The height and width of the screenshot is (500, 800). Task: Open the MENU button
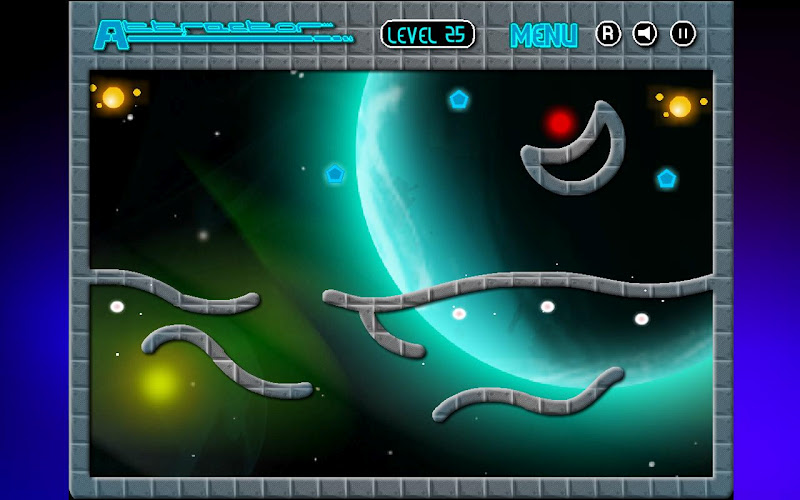tap(544, 35)
